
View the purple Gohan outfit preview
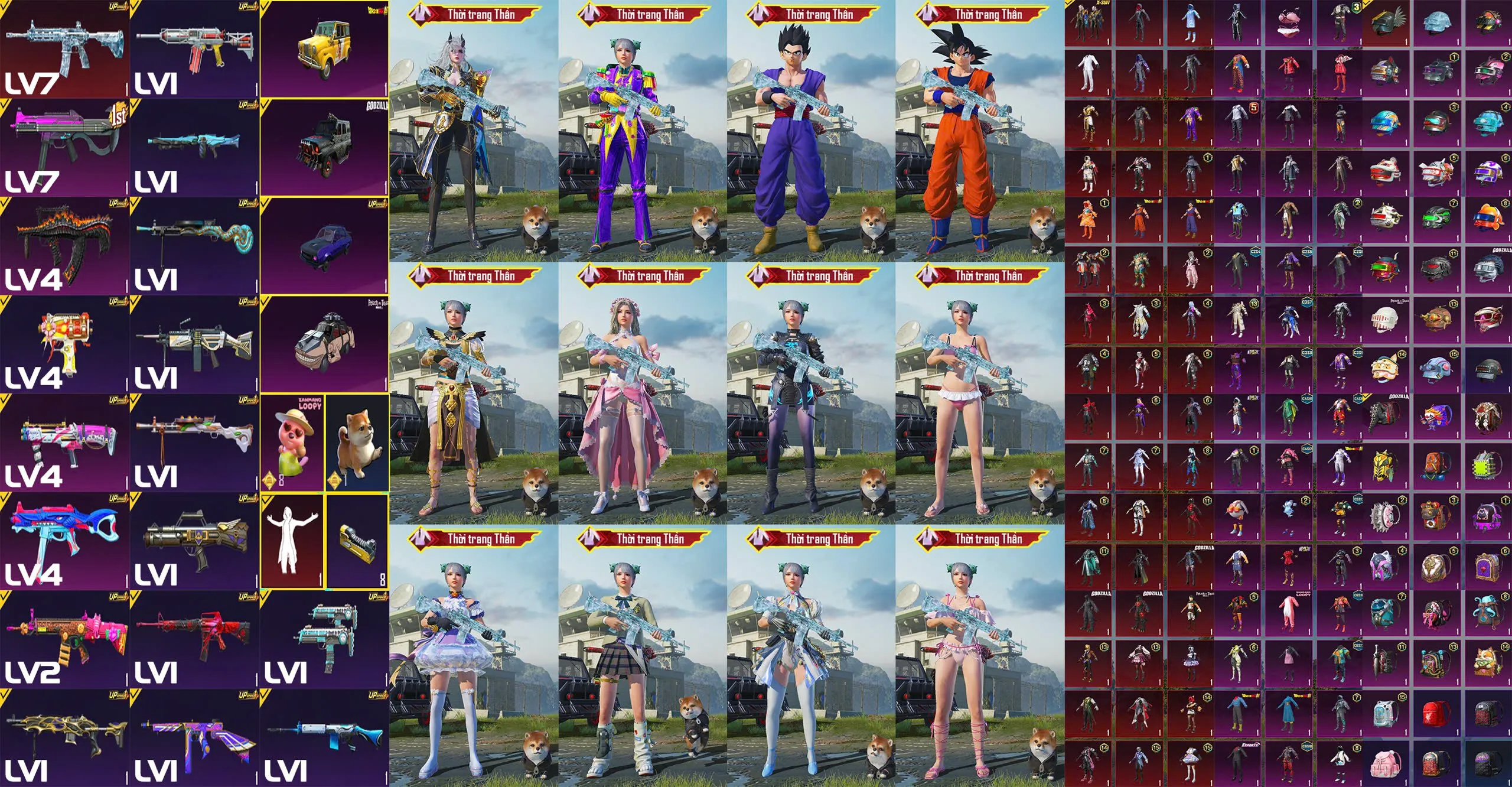point(810,136)
